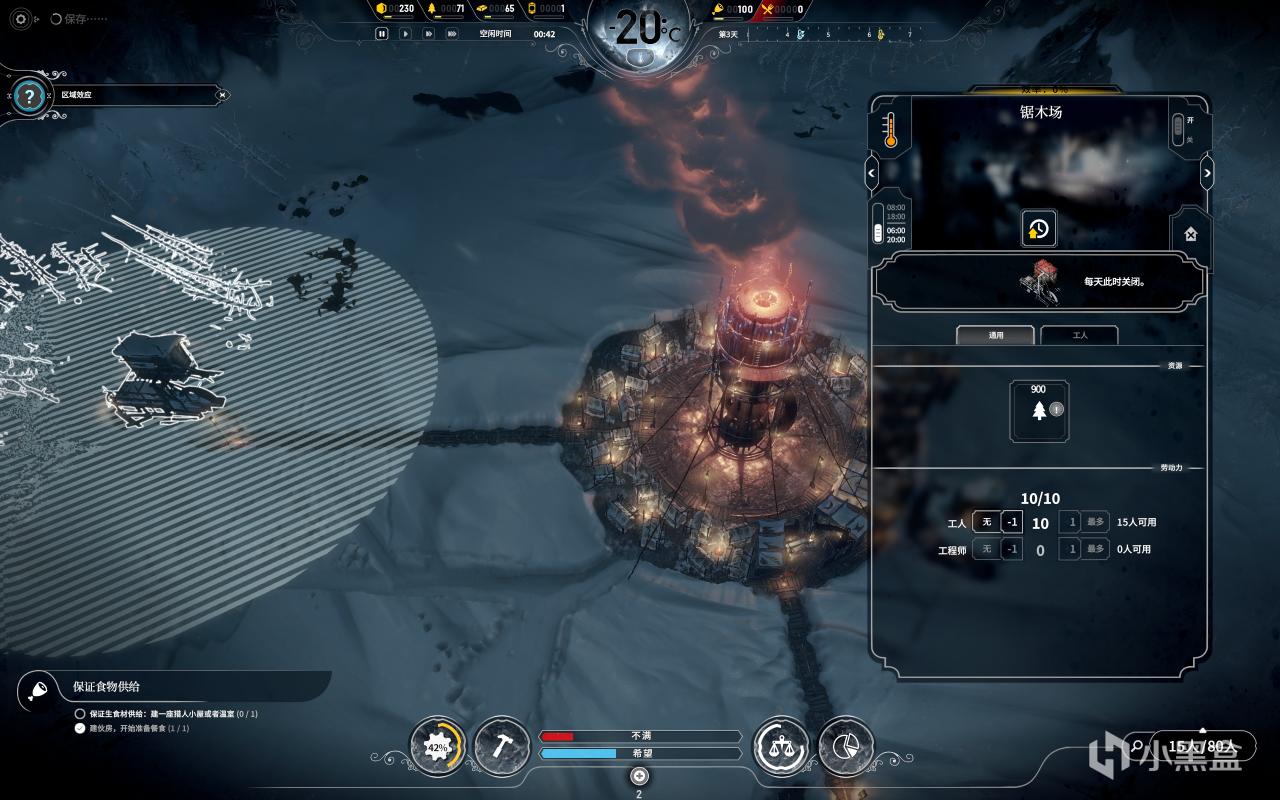Image resolution: width=1280 pixels, height=800 pixels.
Task: Dismantle the sawmill building
Action: 1191,233
